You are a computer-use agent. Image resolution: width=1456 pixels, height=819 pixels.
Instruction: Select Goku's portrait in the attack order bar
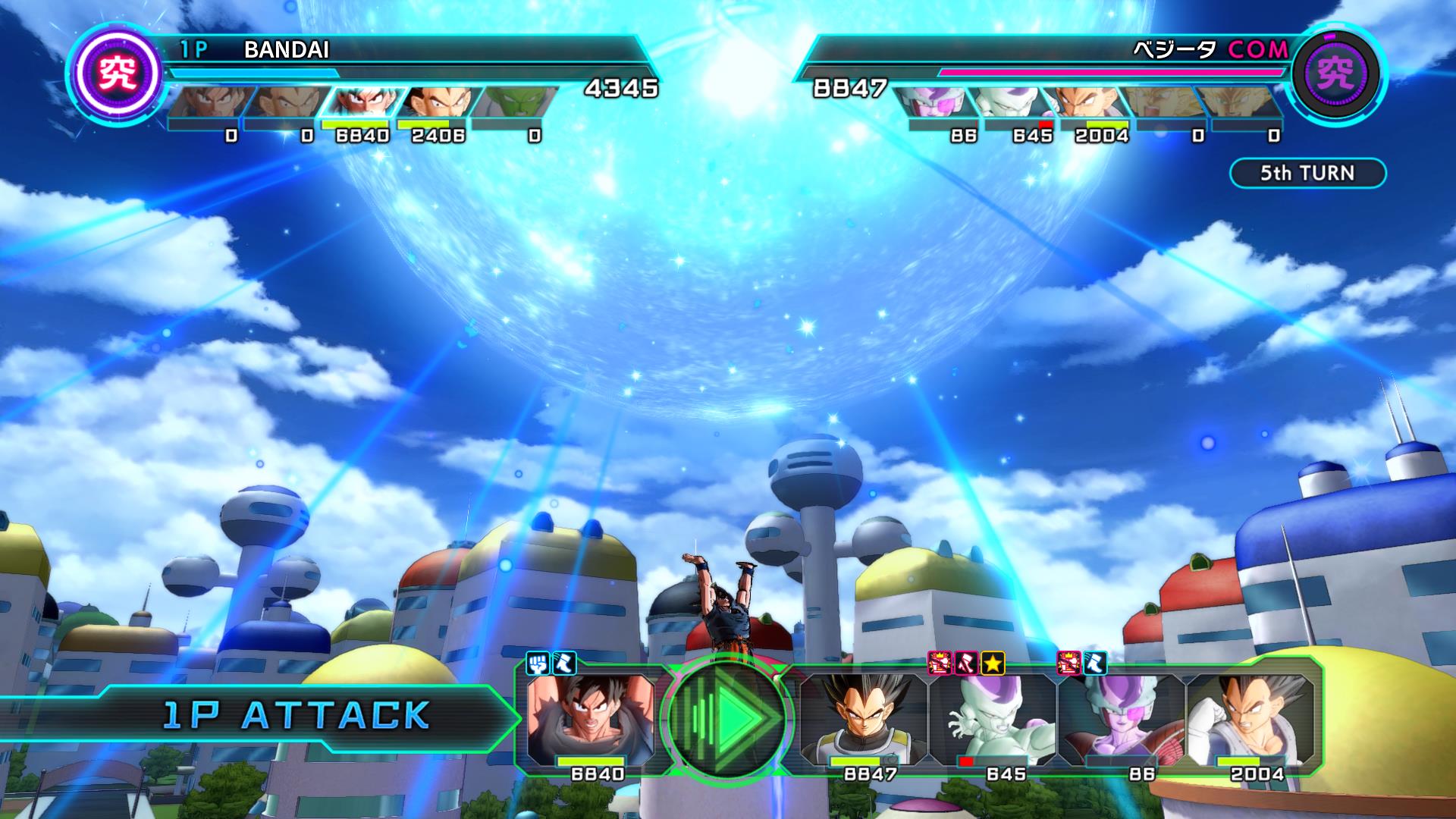click(x=590, y=720)
